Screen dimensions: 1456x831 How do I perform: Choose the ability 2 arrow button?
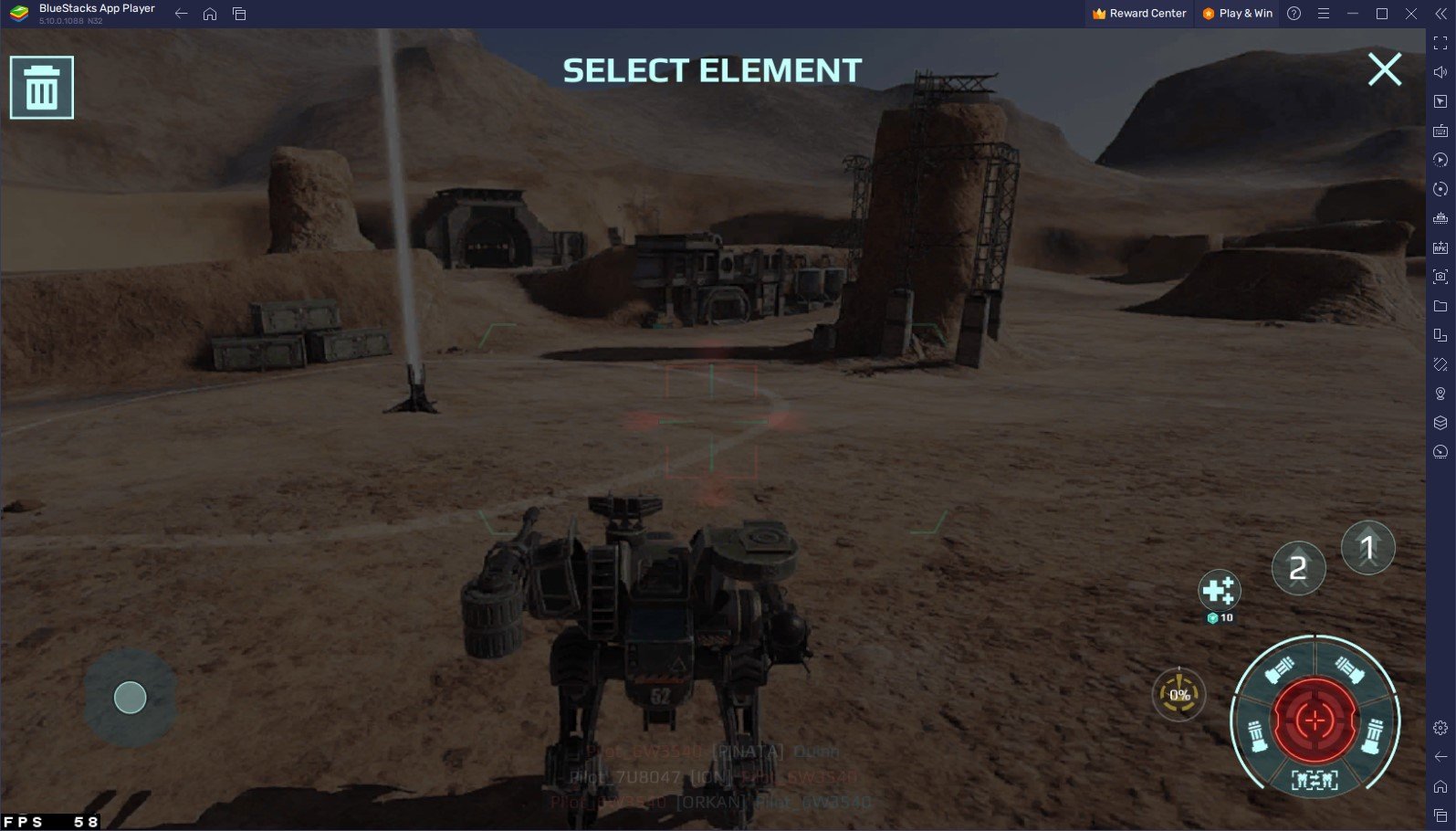(x=1298, y=568)
